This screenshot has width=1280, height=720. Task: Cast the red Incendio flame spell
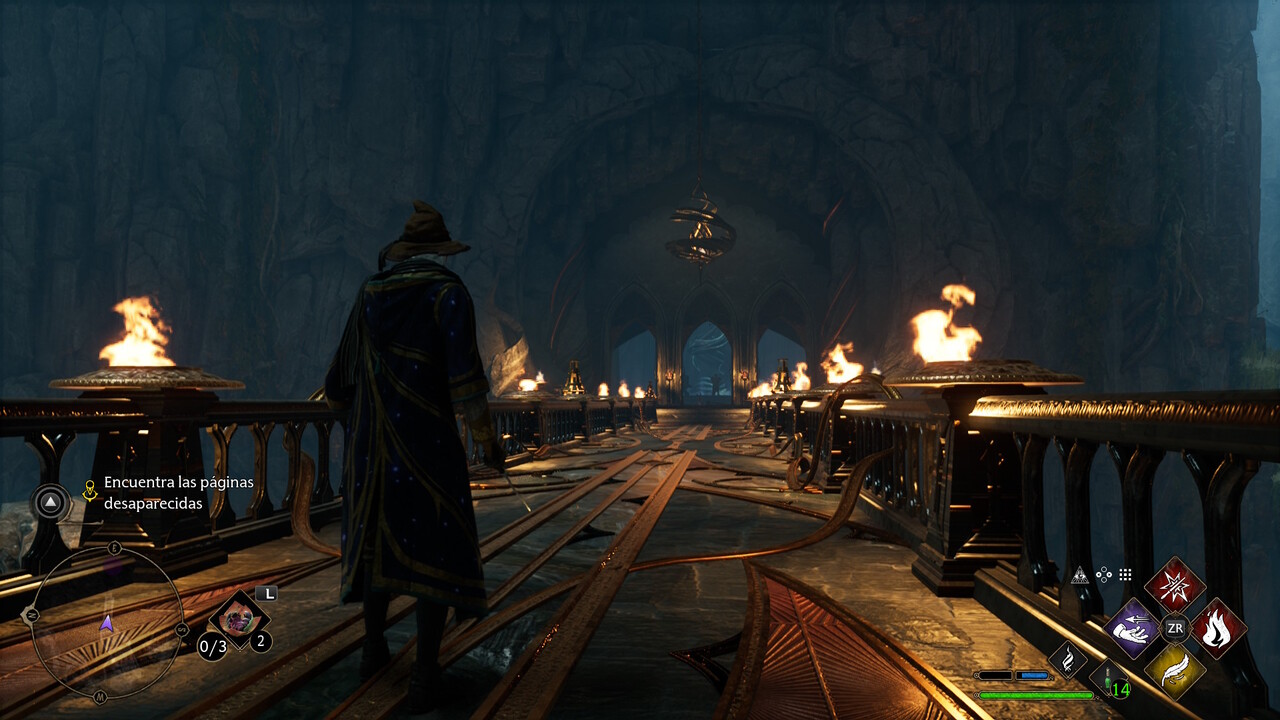click(1218, 628)
